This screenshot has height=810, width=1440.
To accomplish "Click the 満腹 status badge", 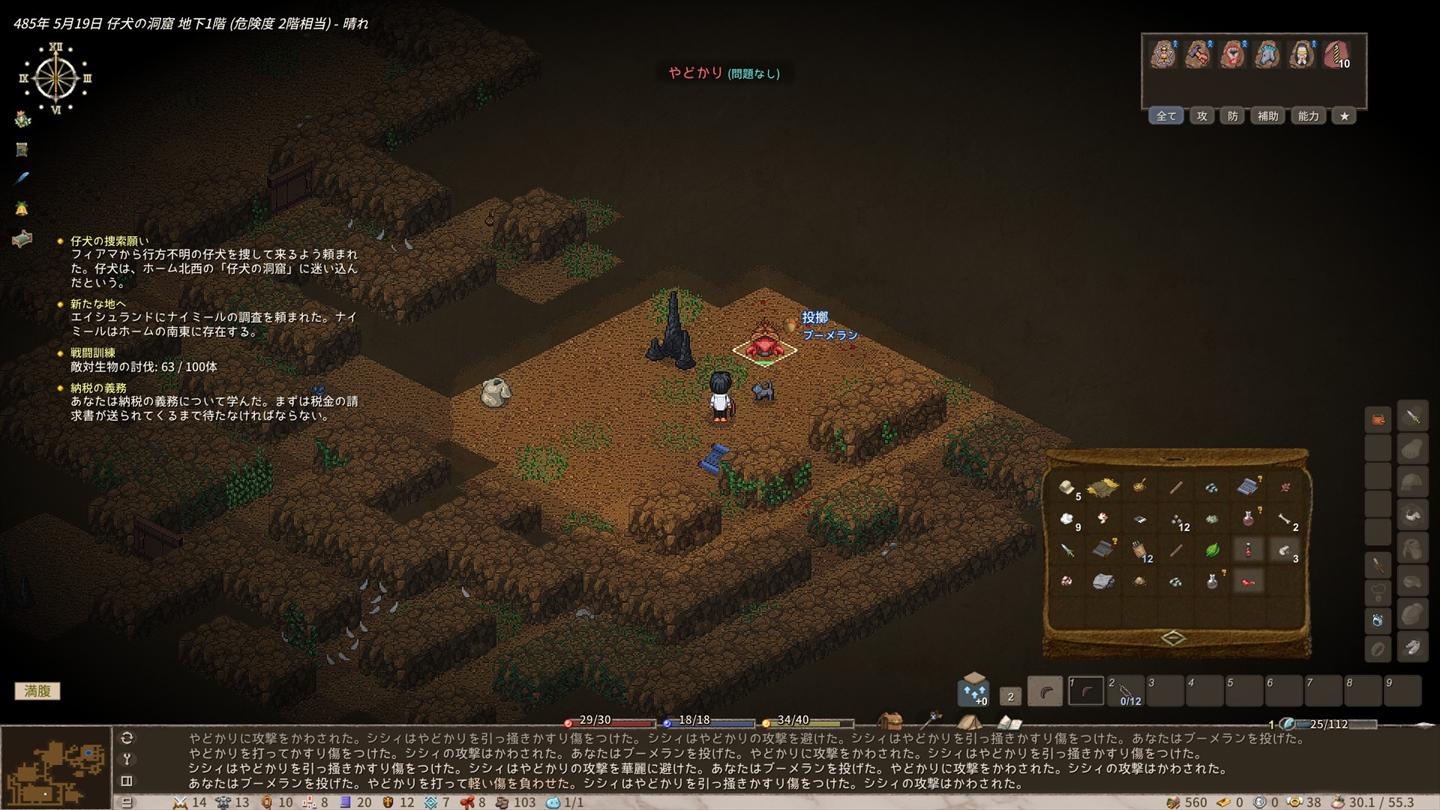I will pyautogui.click(x=37, y=691).
